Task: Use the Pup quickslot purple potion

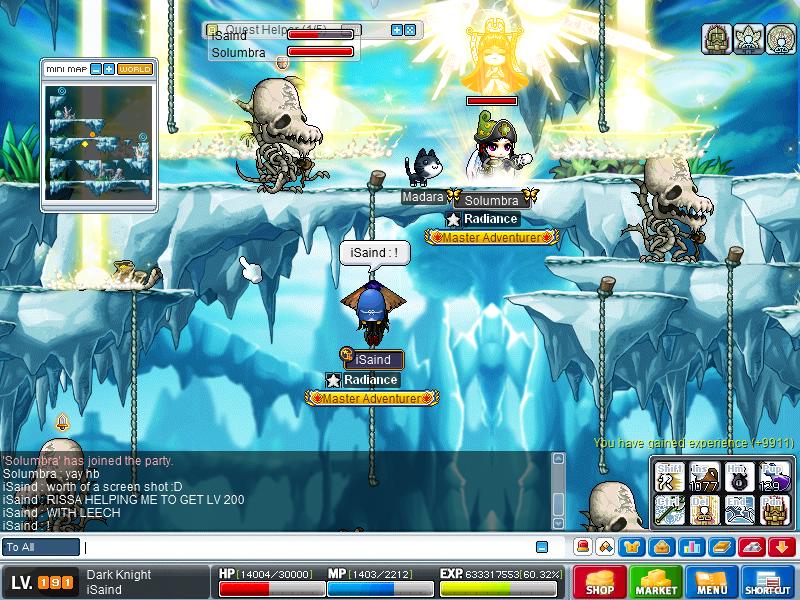Action: pos(773,478)
